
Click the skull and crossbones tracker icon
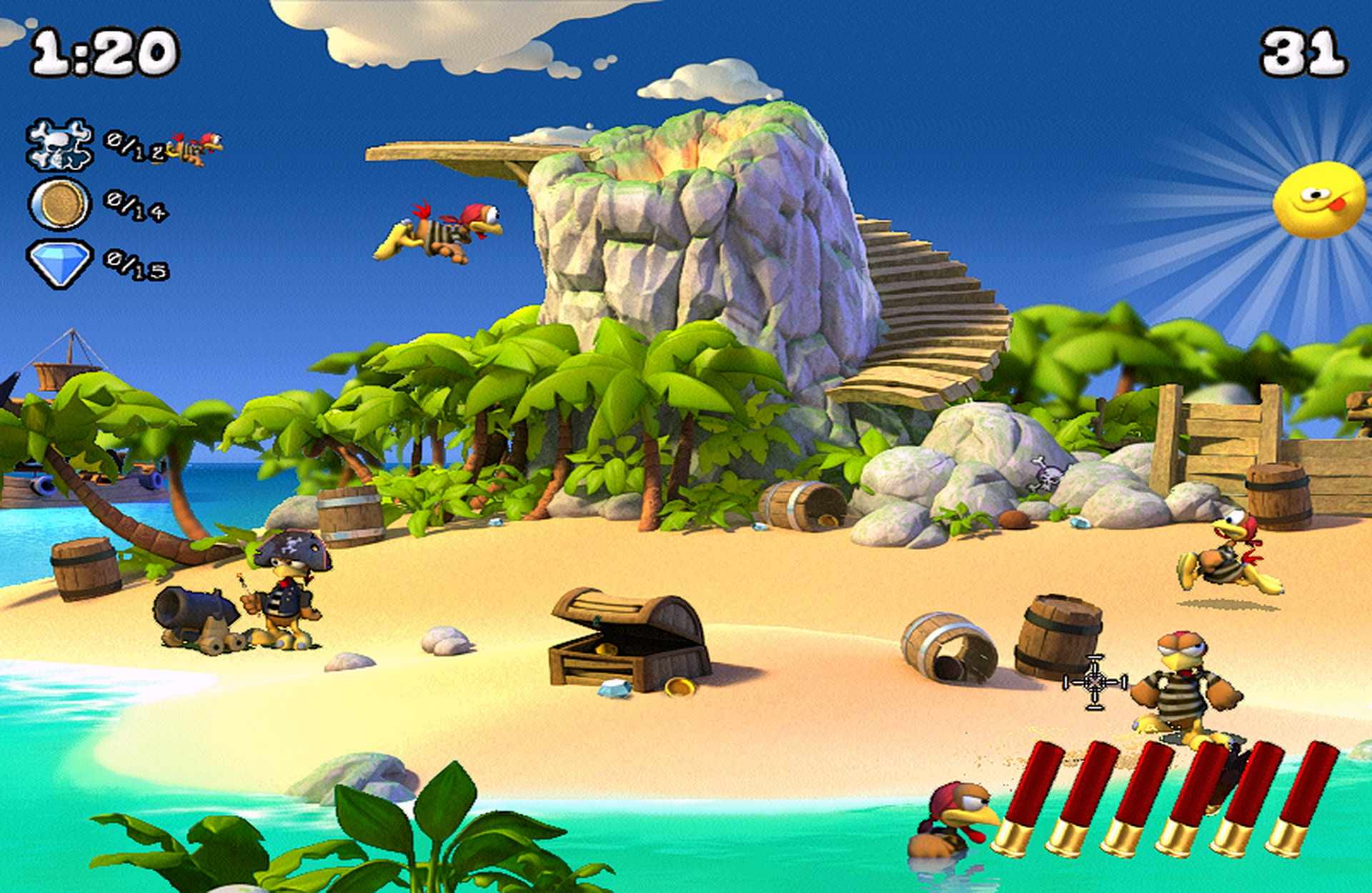(x=60, y=144)
